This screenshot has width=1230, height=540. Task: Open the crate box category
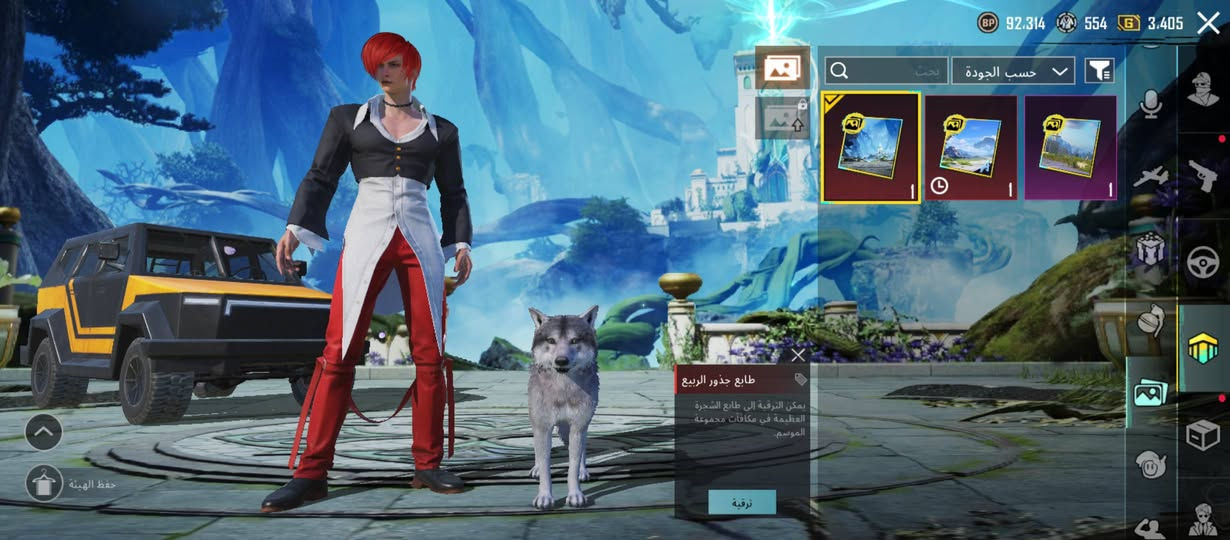pyautogui.click(x=1203, y=435)
